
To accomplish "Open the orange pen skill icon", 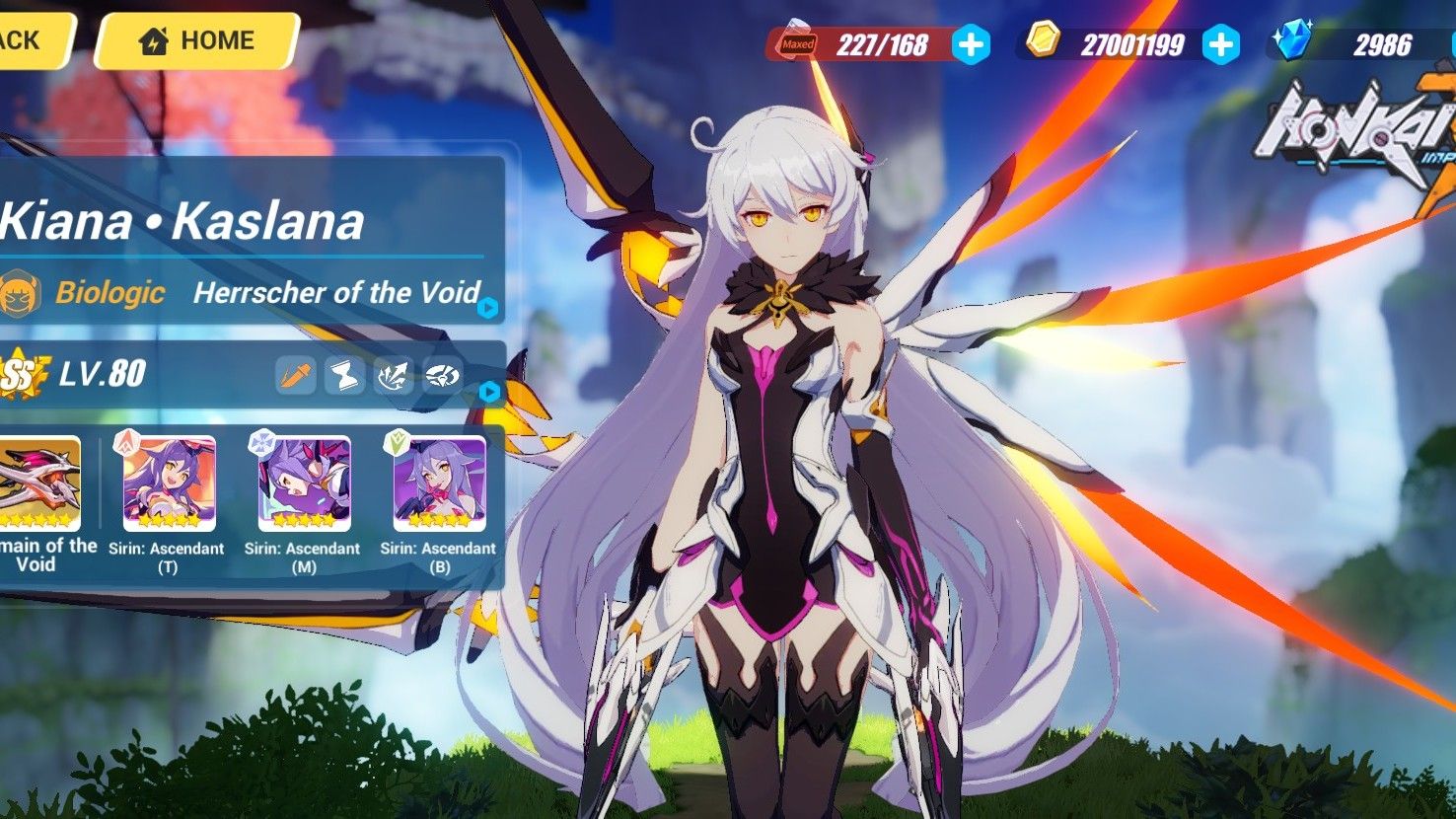I will 294,374.
